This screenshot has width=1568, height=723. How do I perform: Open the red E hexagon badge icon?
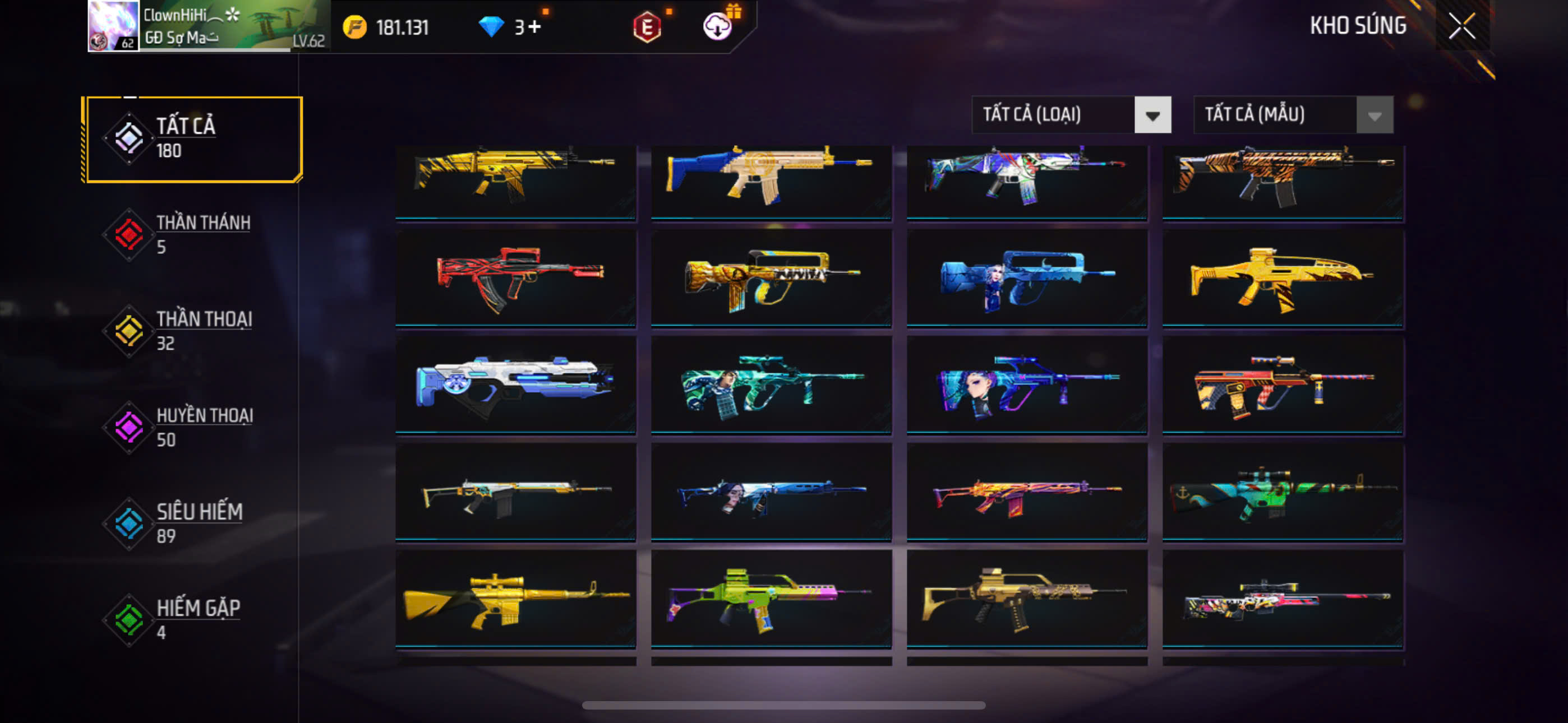[647, 27]
